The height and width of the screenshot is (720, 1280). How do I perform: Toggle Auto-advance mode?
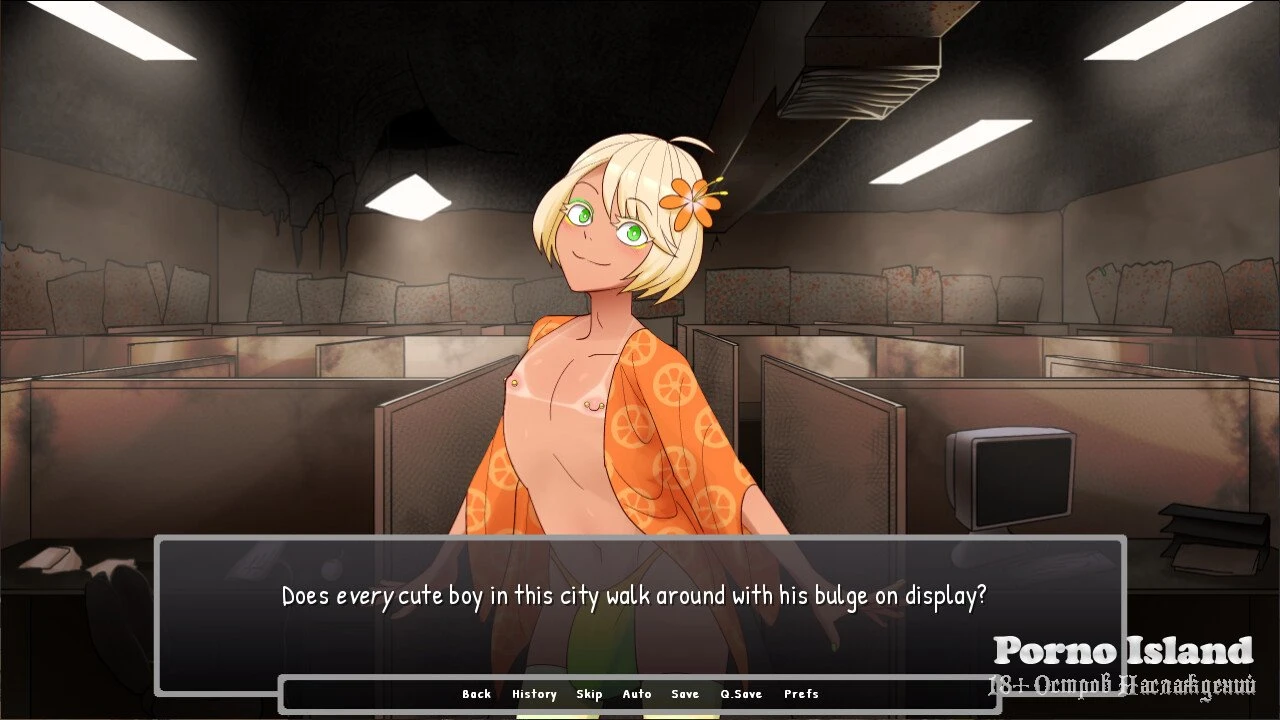[x=637, y=694]
